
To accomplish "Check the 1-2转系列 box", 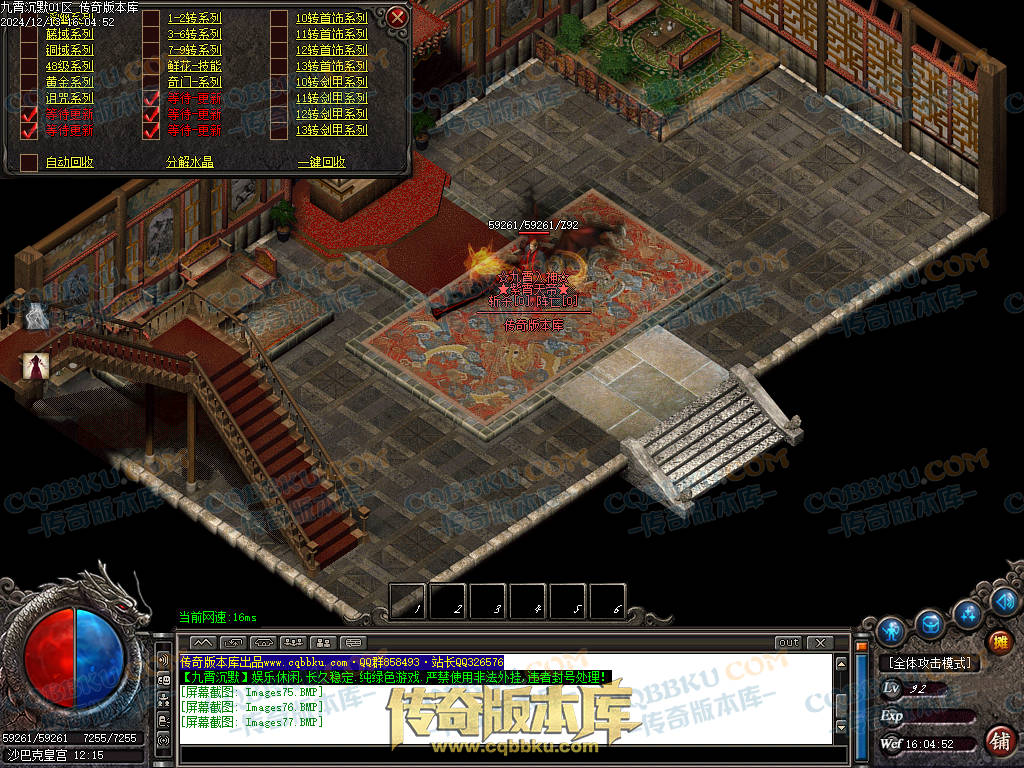I will tap(151, 18).
